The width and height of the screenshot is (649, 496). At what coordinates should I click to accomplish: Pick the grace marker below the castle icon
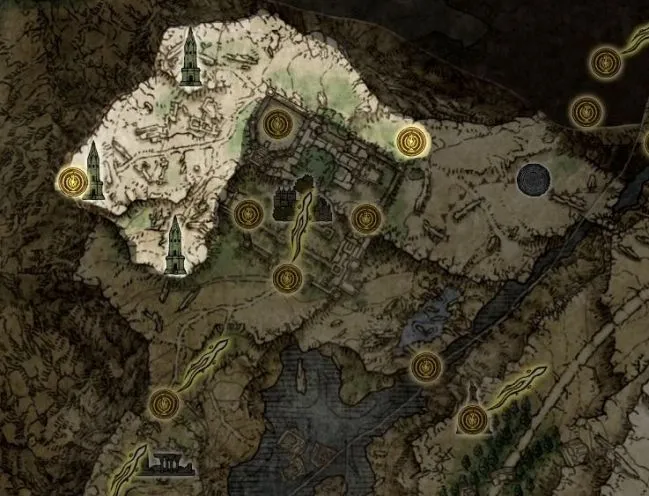click(287, 278)
